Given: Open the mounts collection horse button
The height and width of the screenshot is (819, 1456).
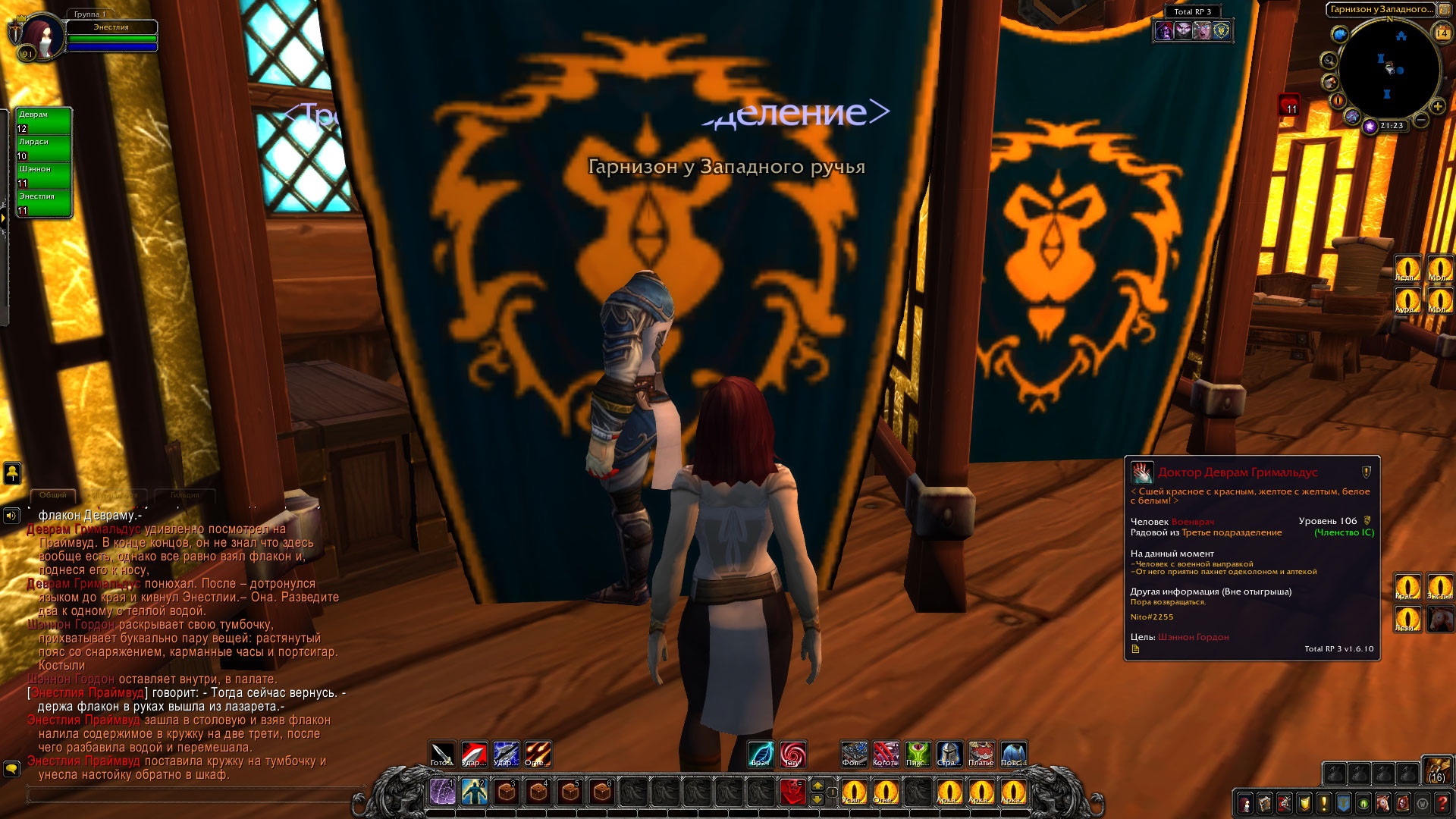Looking at the screenshot, I should 1383,803.
